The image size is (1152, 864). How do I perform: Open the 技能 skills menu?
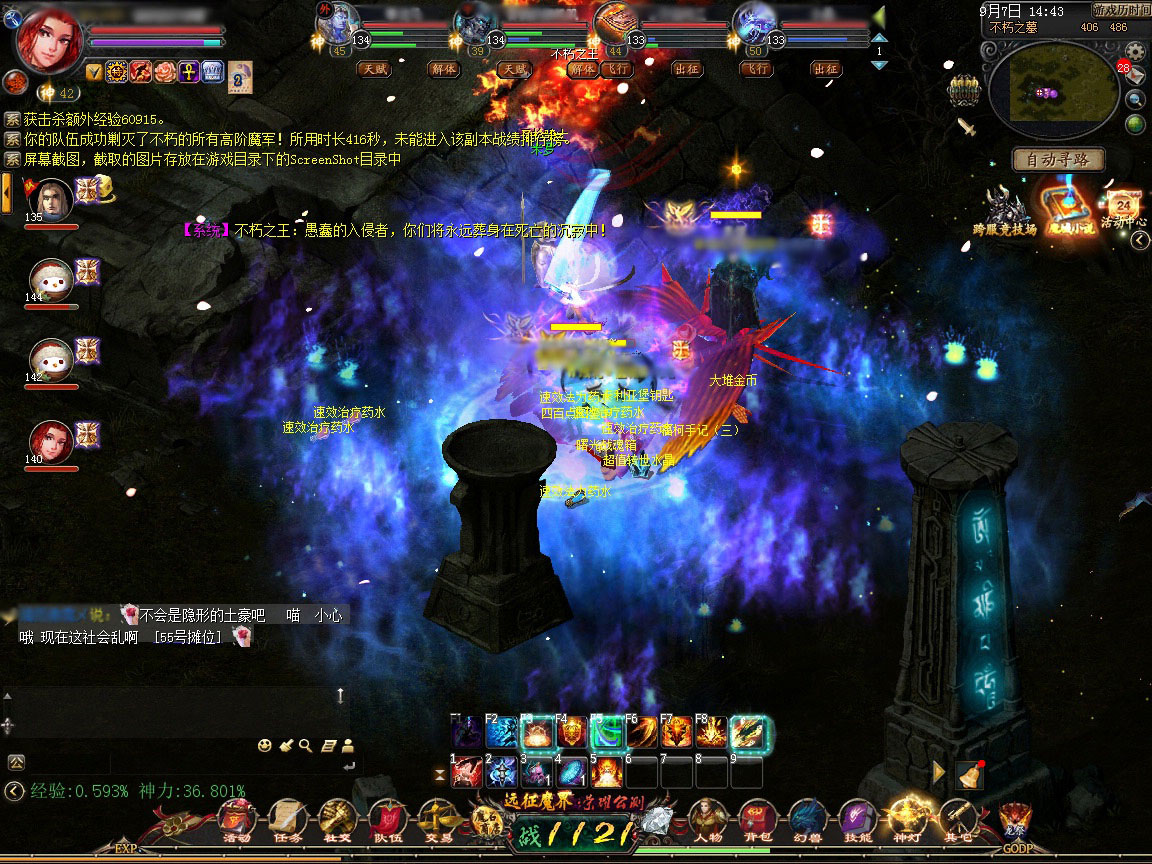(x=857, y=820)
